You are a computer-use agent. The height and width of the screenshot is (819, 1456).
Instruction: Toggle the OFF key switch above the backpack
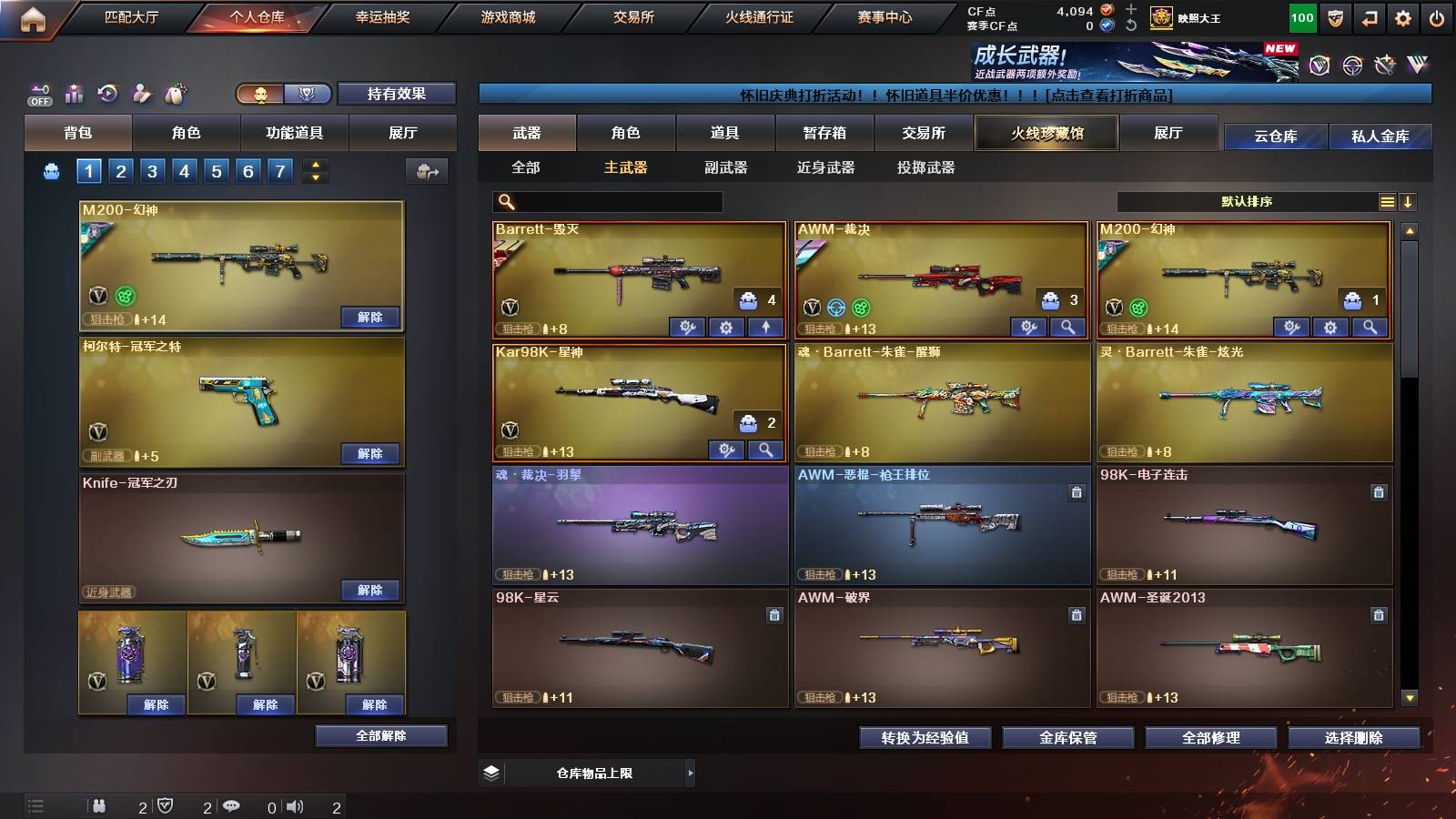38,91
